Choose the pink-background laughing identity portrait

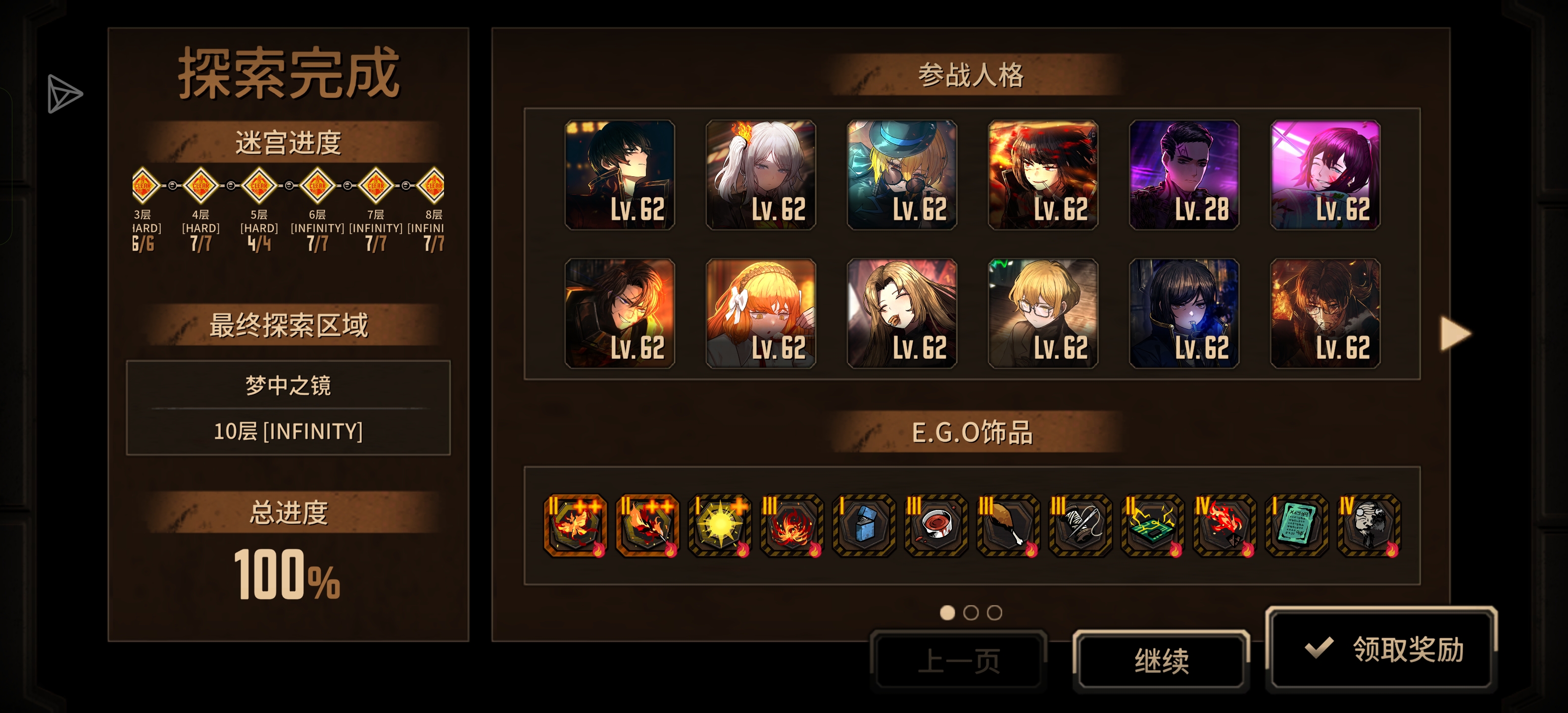[x=1325, y=175]
